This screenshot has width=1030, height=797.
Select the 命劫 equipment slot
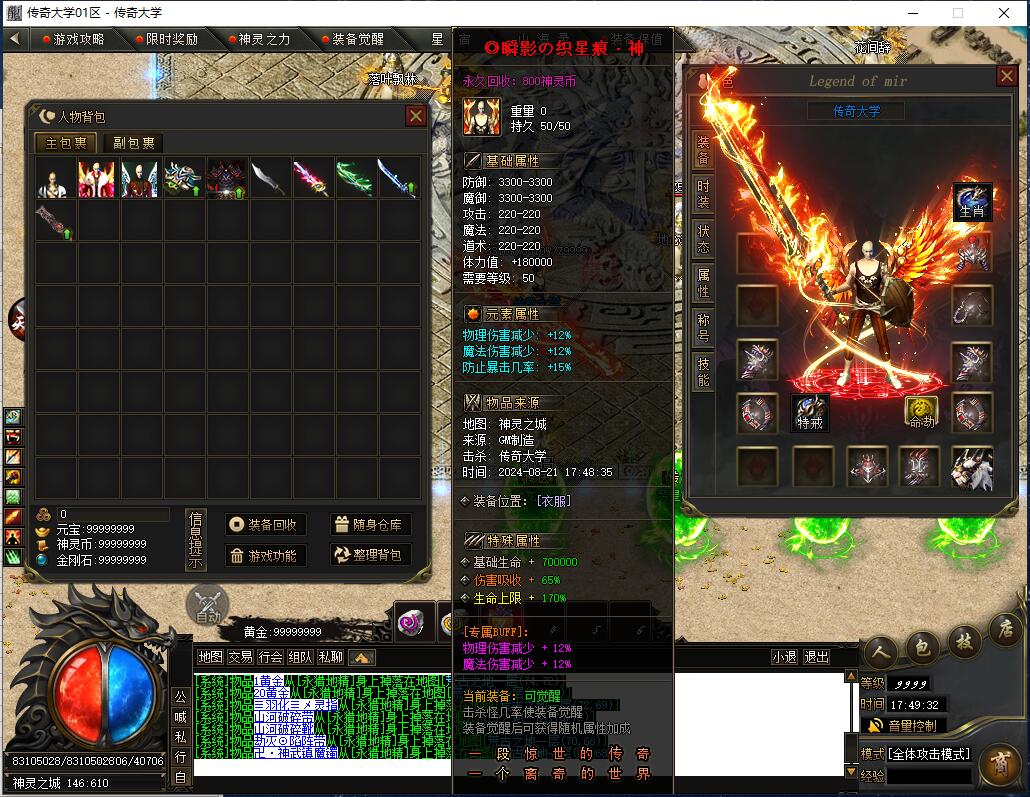point(922,412)
